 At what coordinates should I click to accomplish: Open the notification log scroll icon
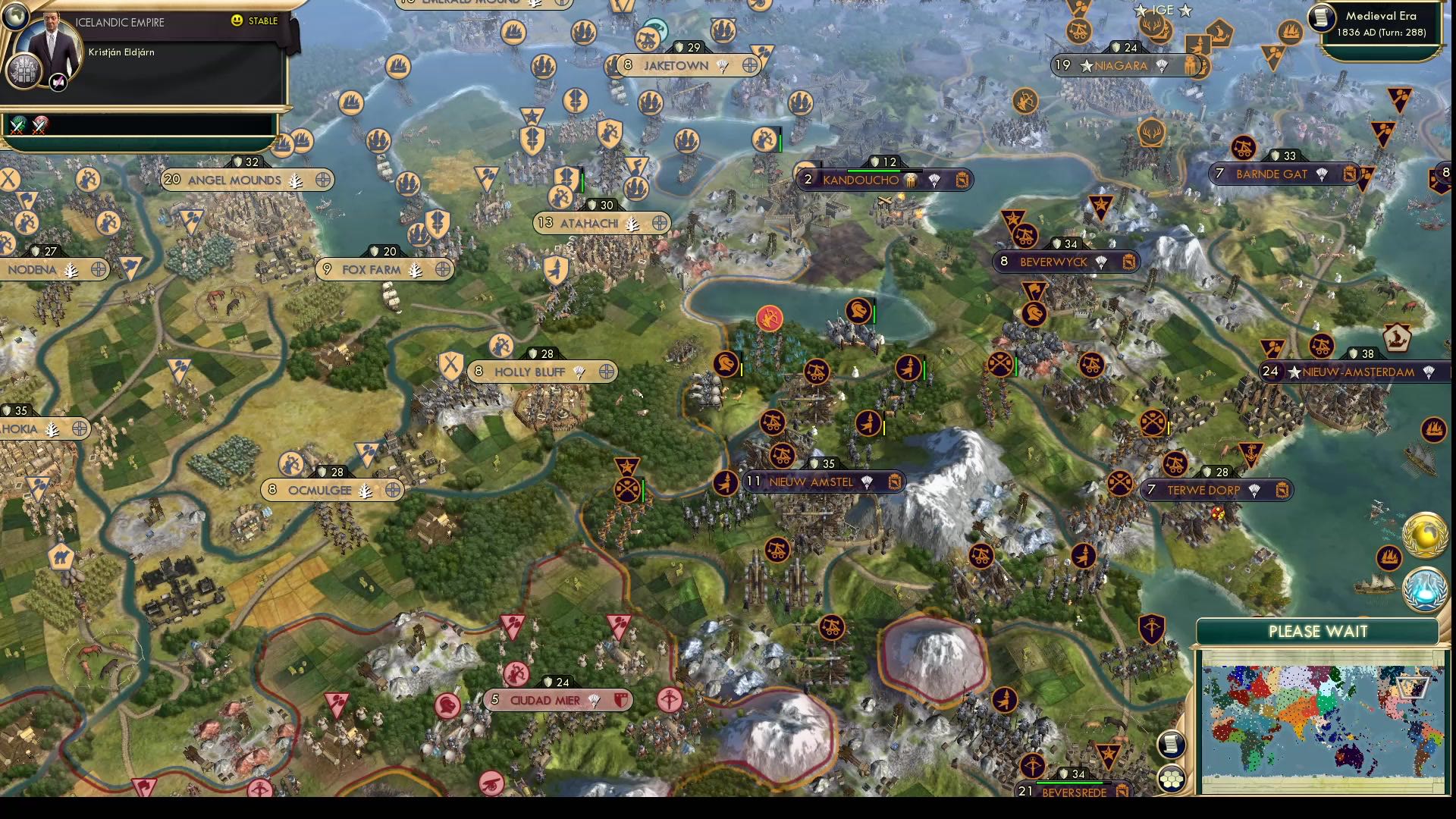[x=1172, y=745]
